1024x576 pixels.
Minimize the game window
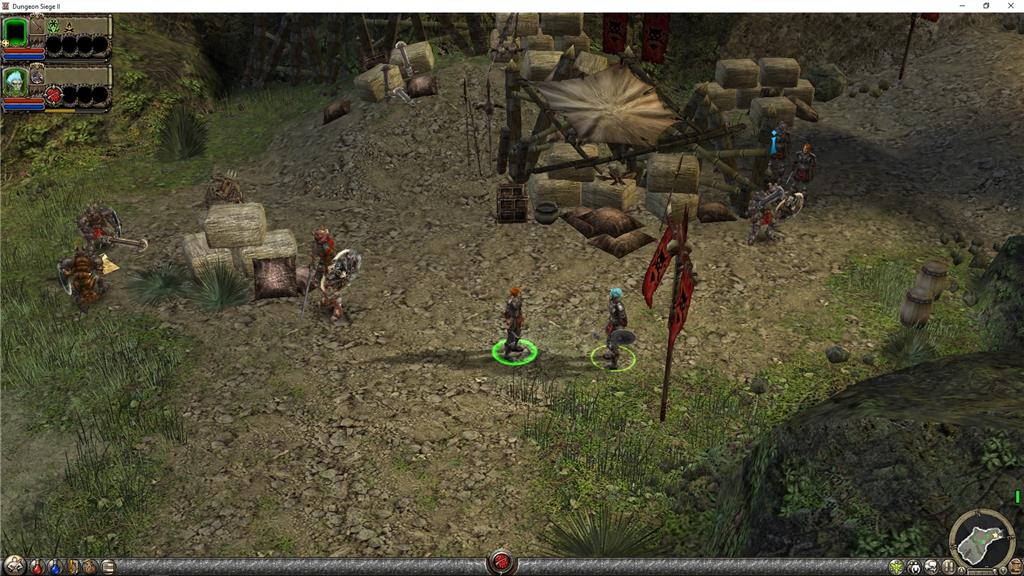[959, 6]
